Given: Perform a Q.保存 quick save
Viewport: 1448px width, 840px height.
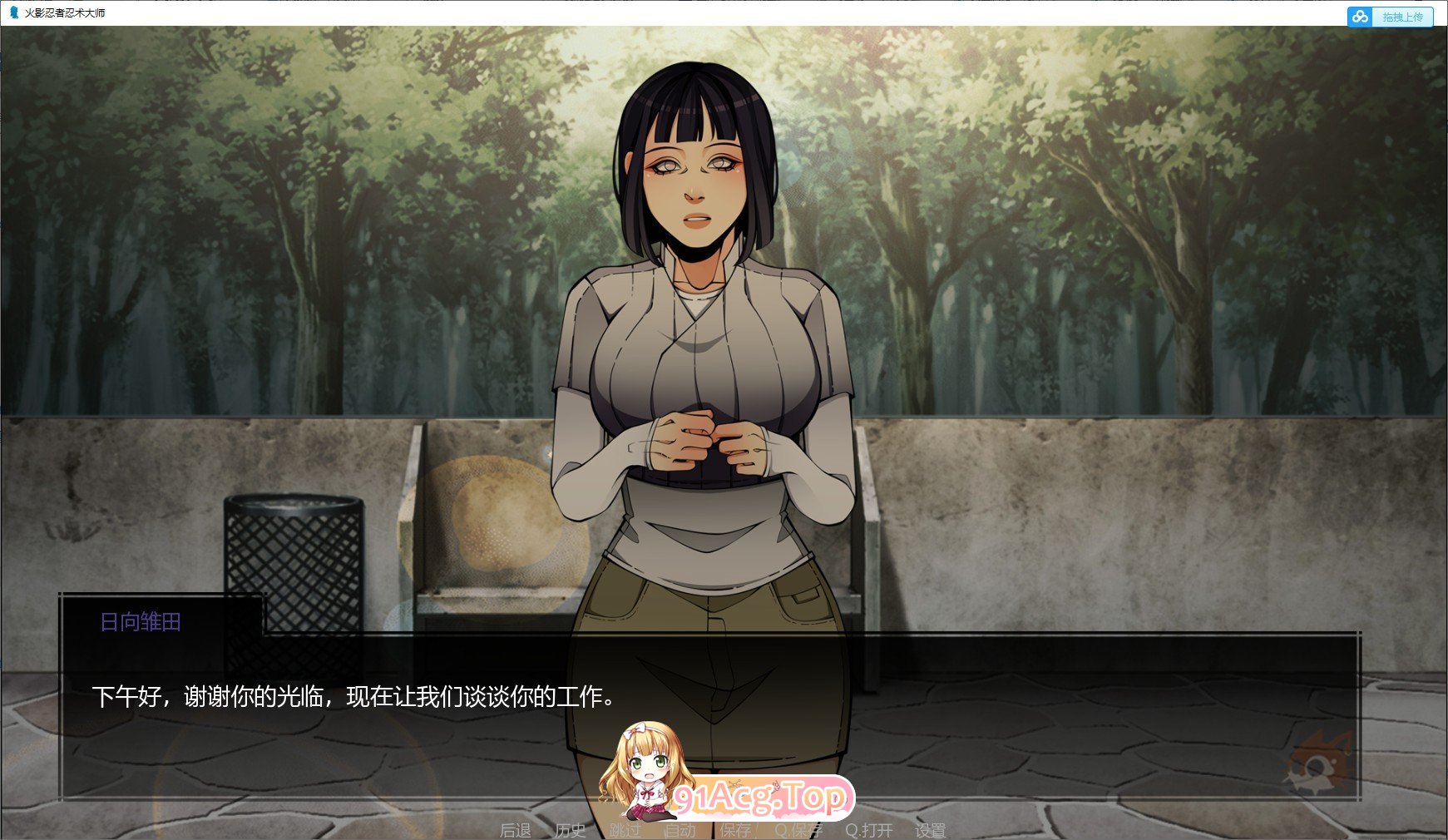Looking at the screenshot, I should click(x=798, y=829).
